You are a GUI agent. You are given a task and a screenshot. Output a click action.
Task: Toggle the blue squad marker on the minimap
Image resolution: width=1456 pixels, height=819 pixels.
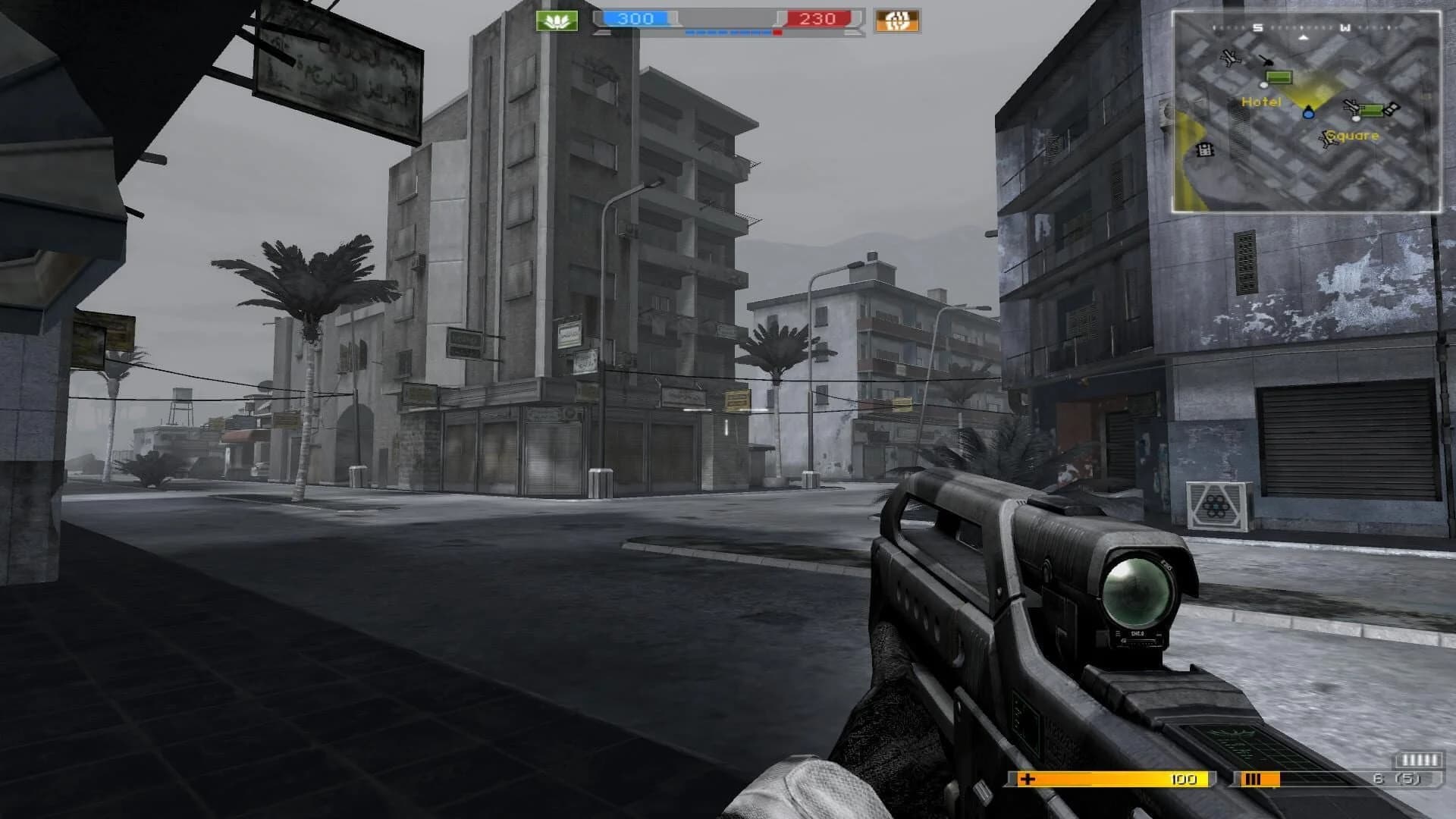1308,115
